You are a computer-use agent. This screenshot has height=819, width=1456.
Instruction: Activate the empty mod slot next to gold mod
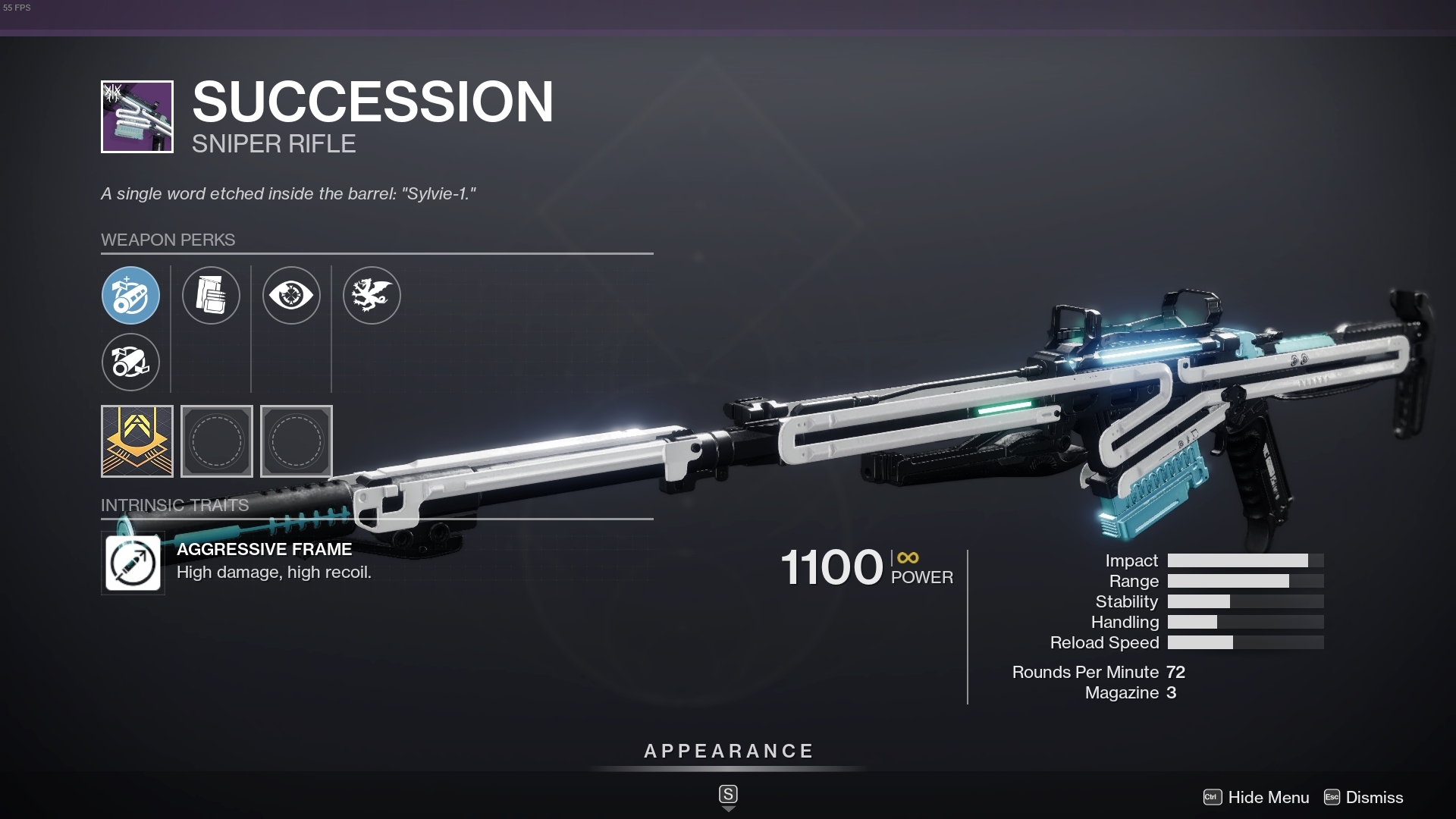click(x=217, y=441)
